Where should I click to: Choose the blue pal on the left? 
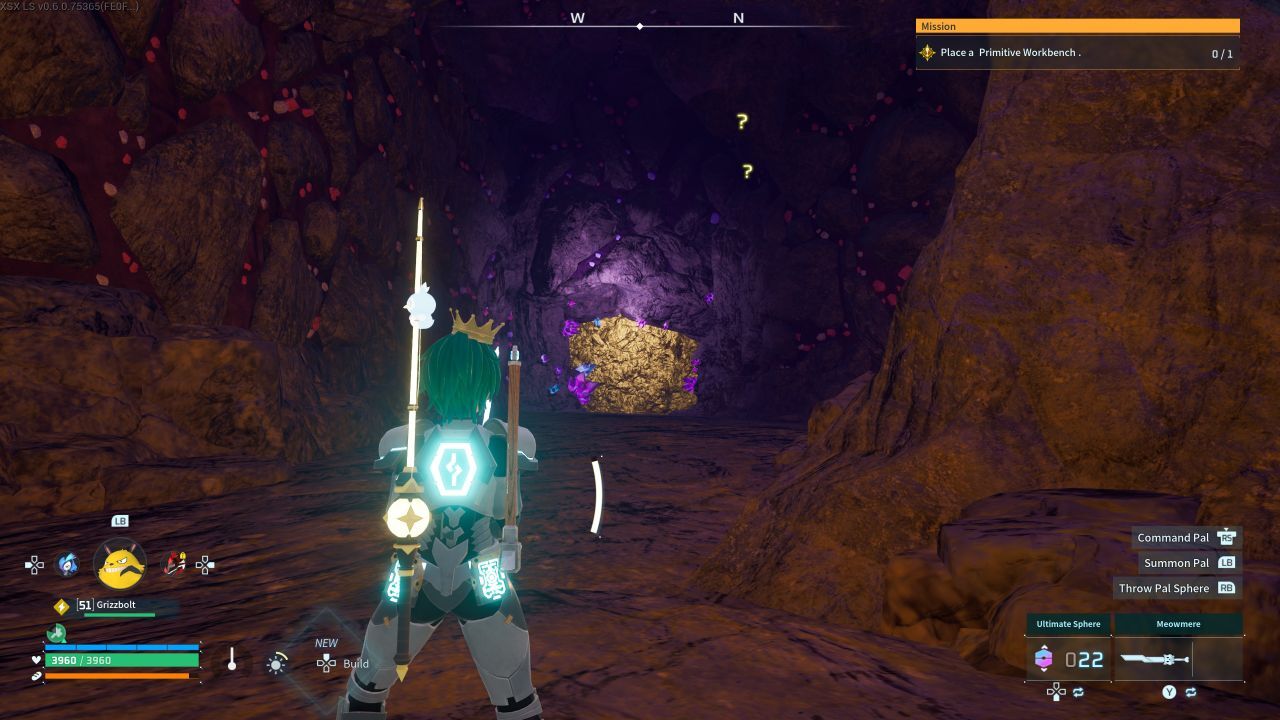67,565
